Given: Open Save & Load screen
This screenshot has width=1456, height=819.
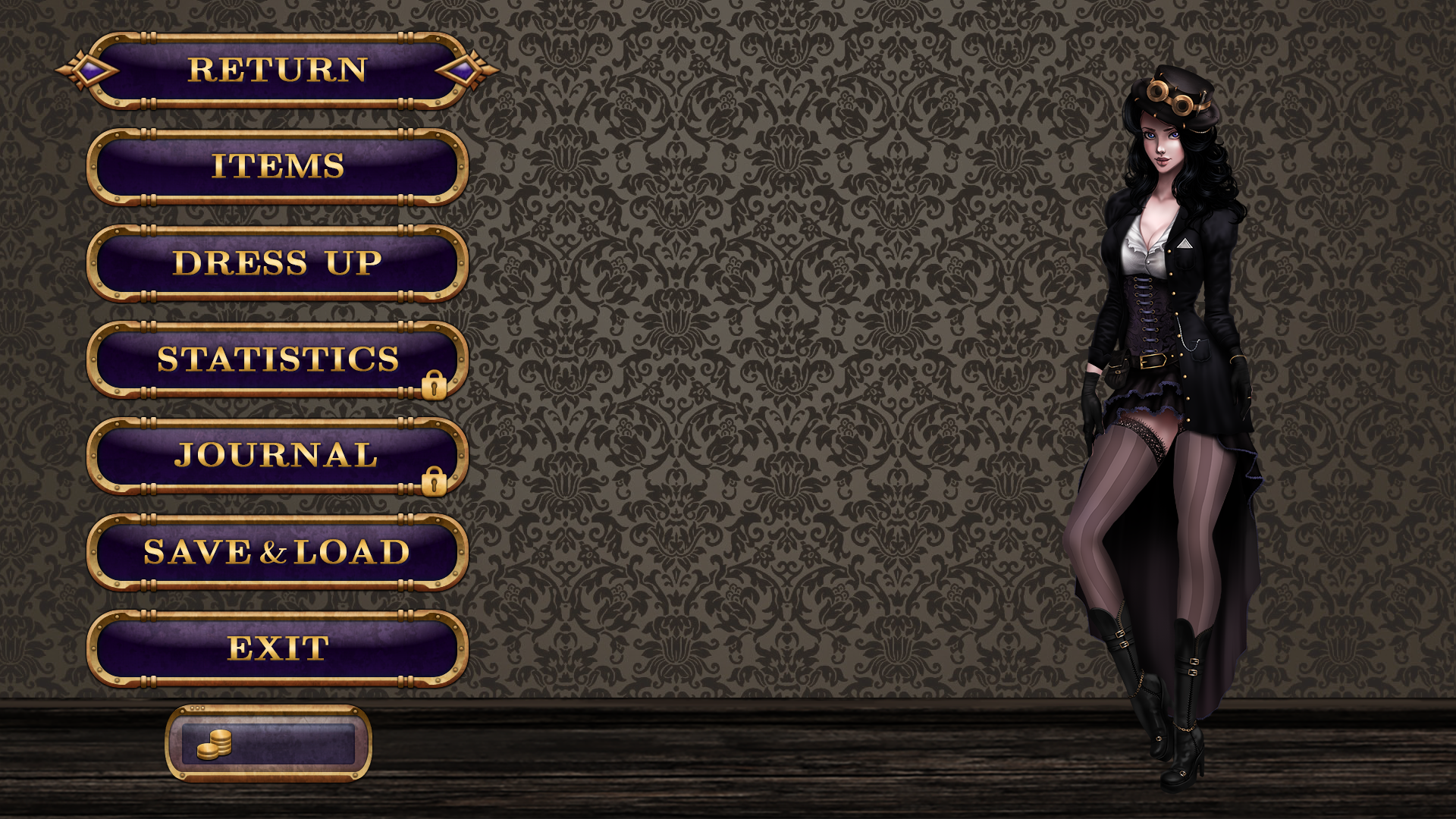Looking at the screenshot, I should tap(277, 553).
